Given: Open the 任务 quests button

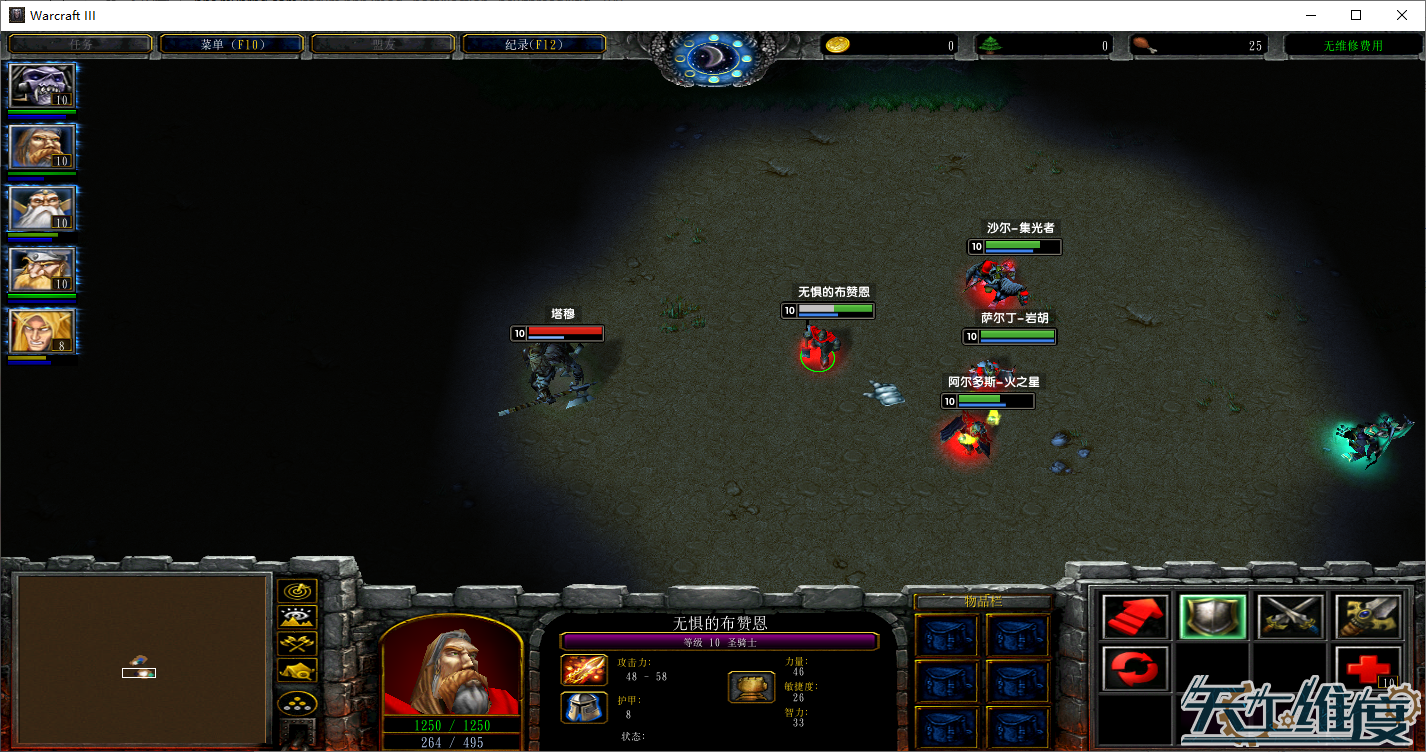Looking at the screenshot, I should click(80, 45).
